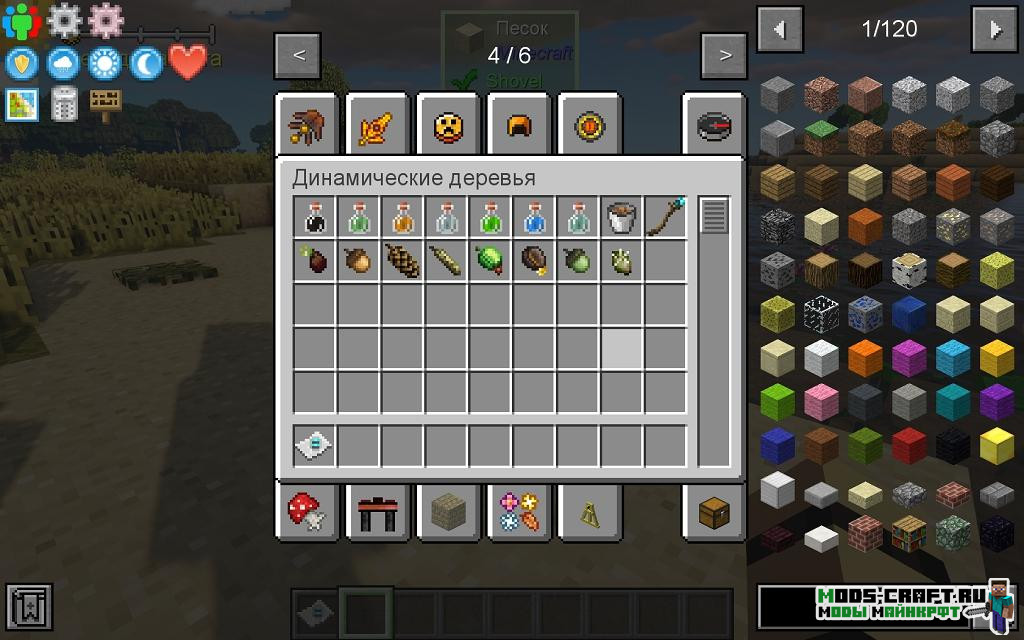Viewport: 1024px width, 640px height.
Task: Grab the dirt bucket item
Action: click(x=622, y=217)
